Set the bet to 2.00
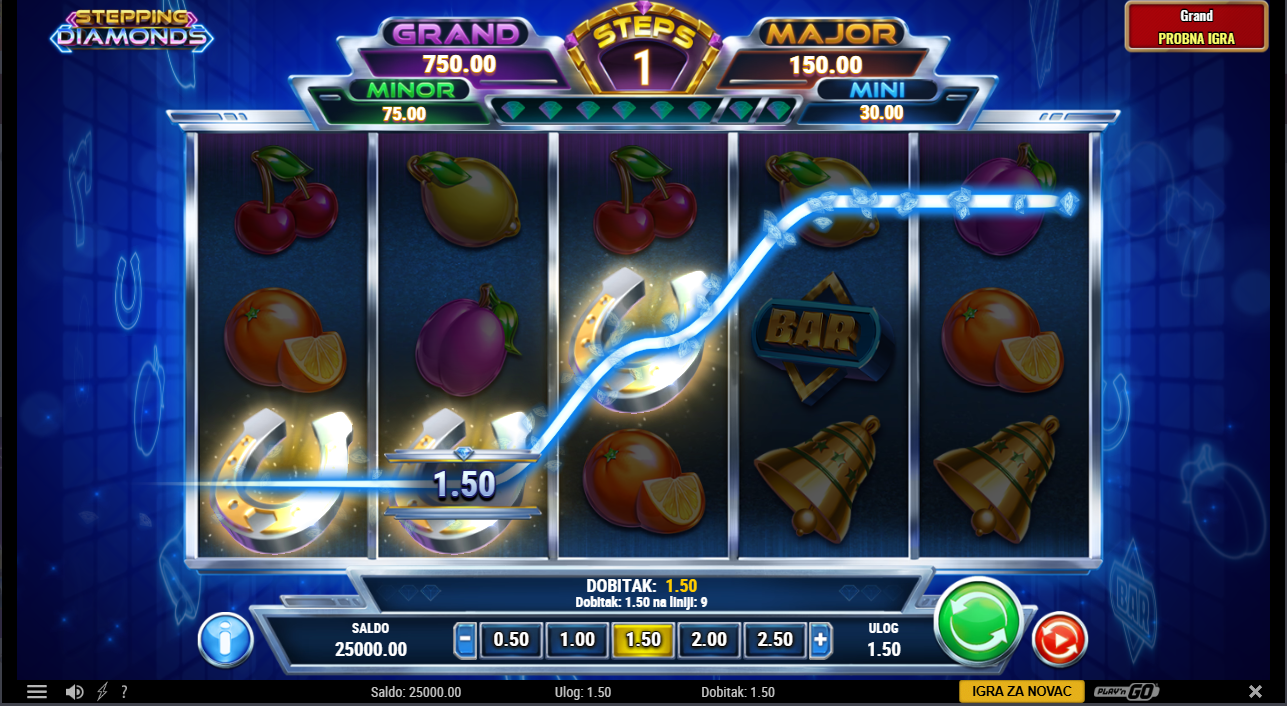 709,640
